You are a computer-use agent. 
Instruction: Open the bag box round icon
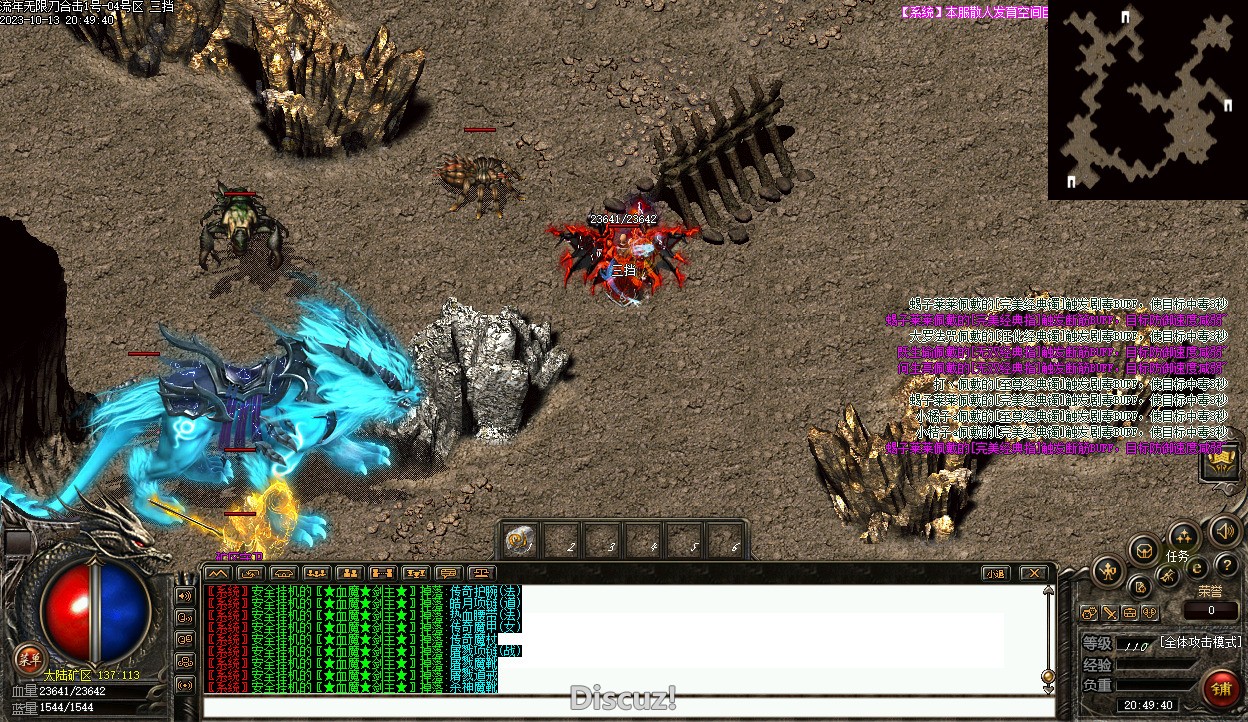[1144, 549]
